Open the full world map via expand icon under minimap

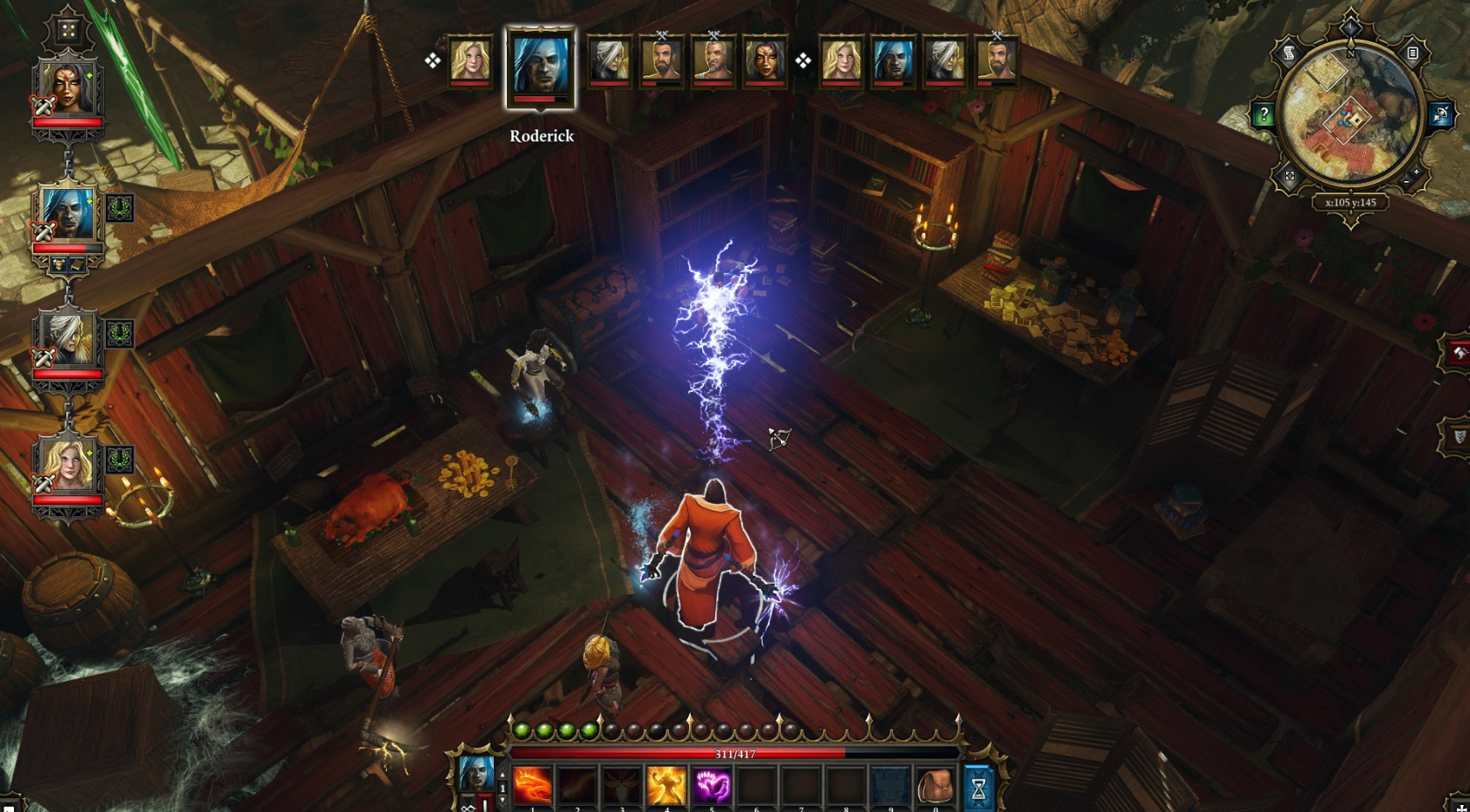coord(1290,175)
